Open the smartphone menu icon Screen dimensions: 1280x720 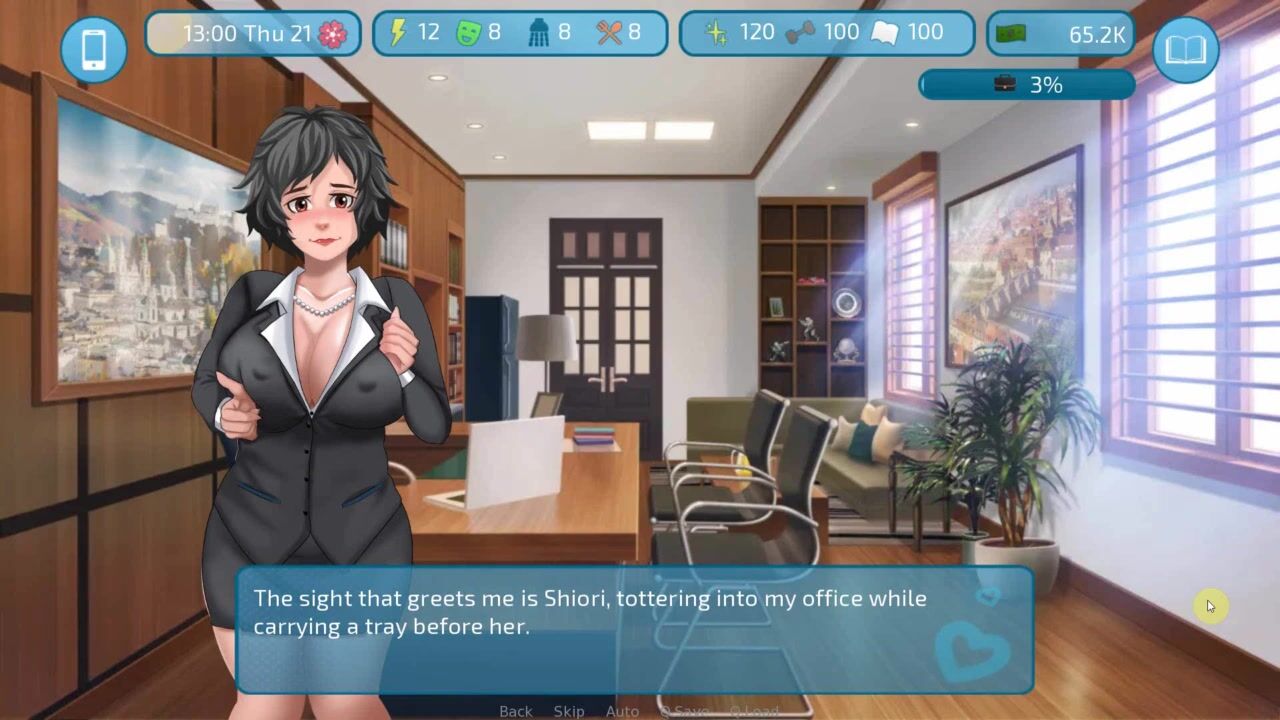click(x=94, y=49)
